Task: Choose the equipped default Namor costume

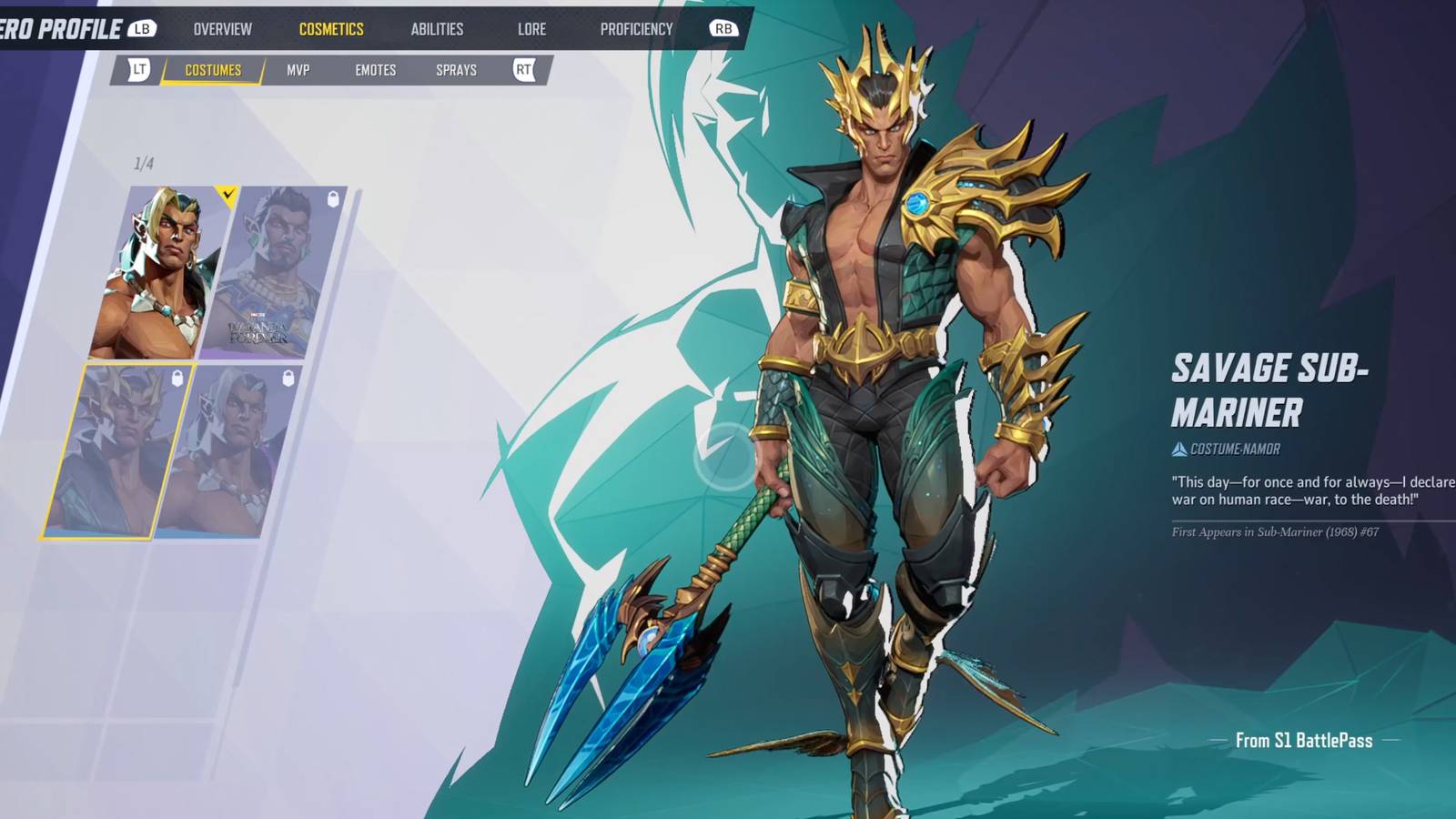Action: (162, 273)
